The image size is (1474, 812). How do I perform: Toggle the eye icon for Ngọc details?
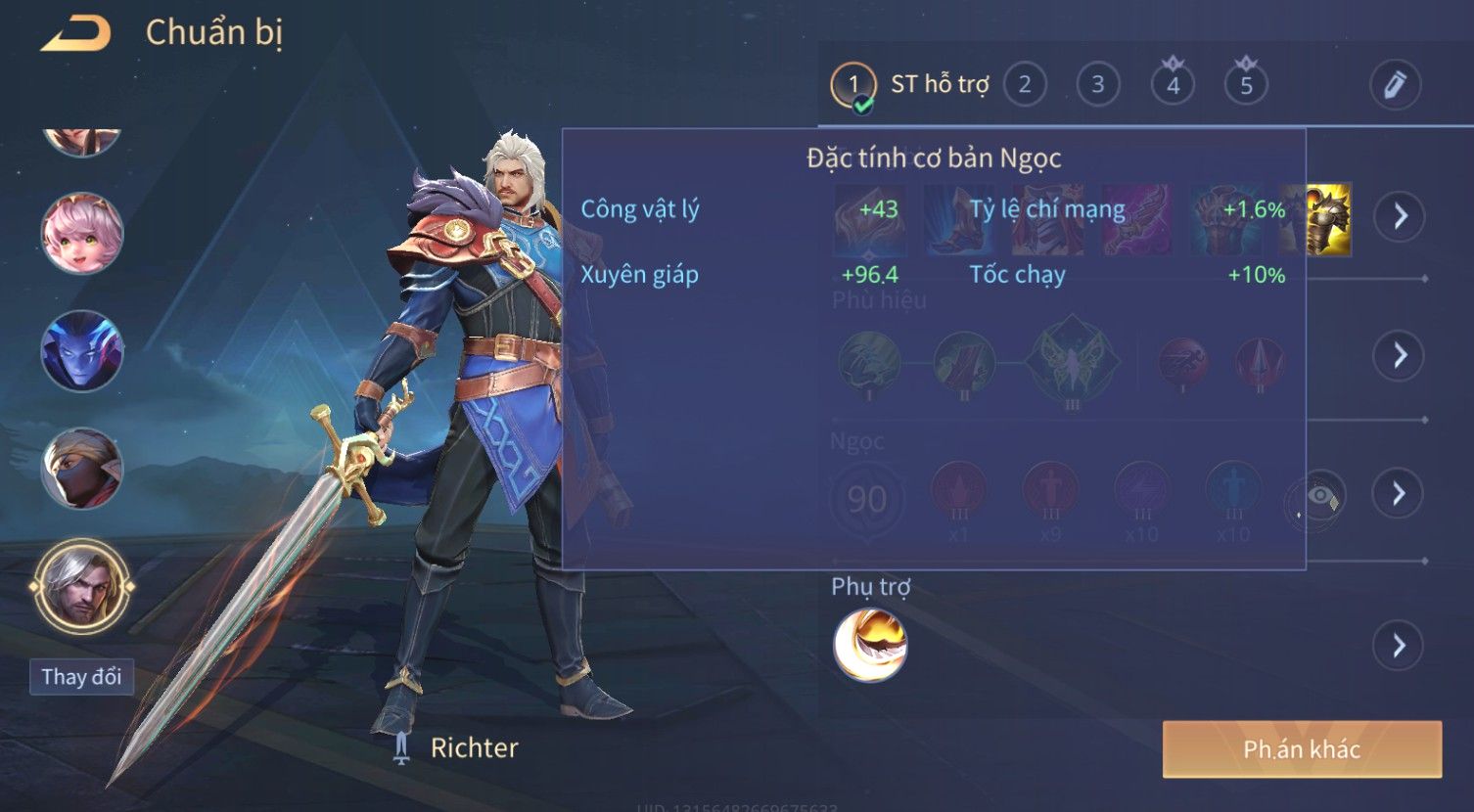pyautogui.click(x=1317, y=497)
